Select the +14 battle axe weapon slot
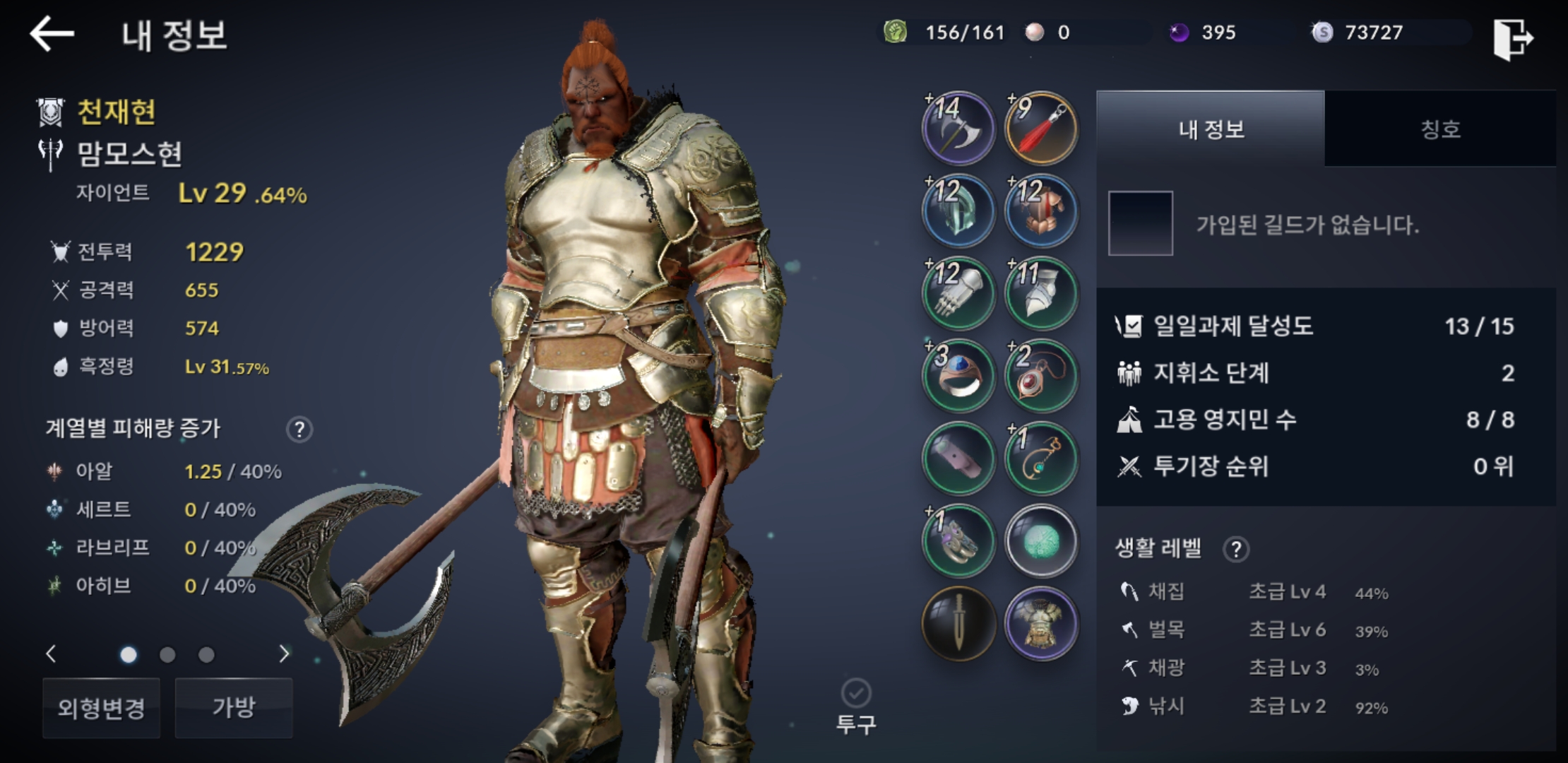 (x=958, y=129)
